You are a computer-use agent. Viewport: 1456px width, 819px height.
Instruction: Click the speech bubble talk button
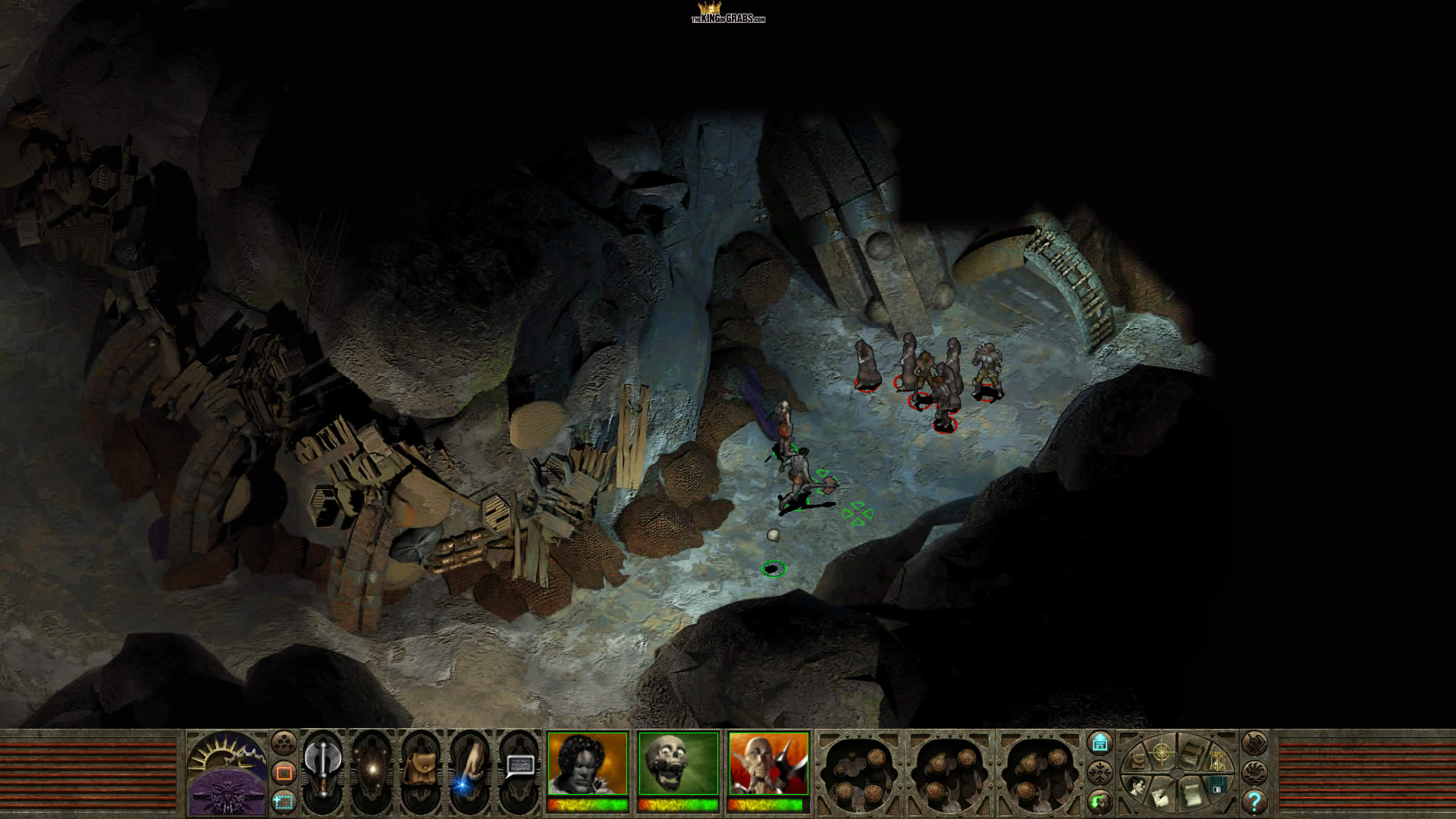[519, 766]
